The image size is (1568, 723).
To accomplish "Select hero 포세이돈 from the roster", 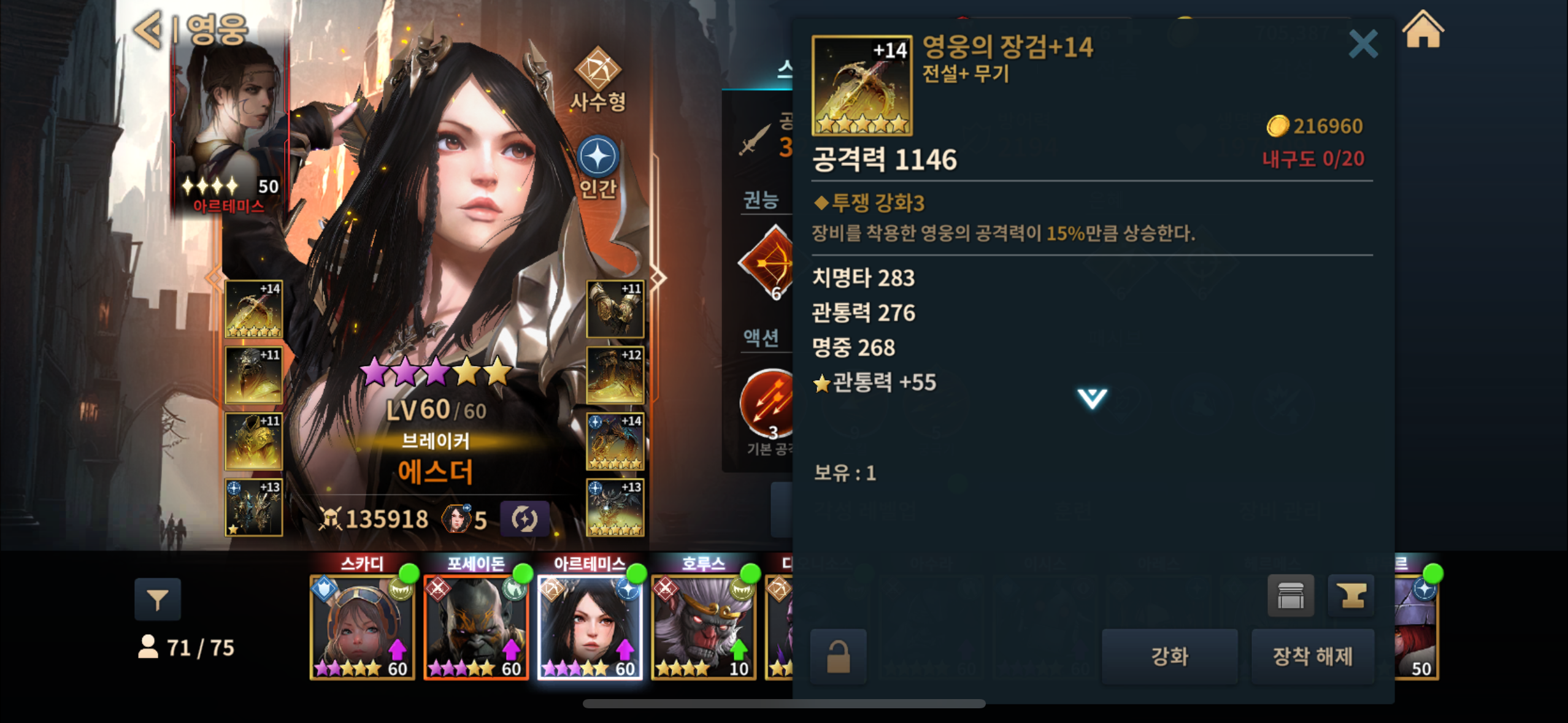I will (476, 627).
